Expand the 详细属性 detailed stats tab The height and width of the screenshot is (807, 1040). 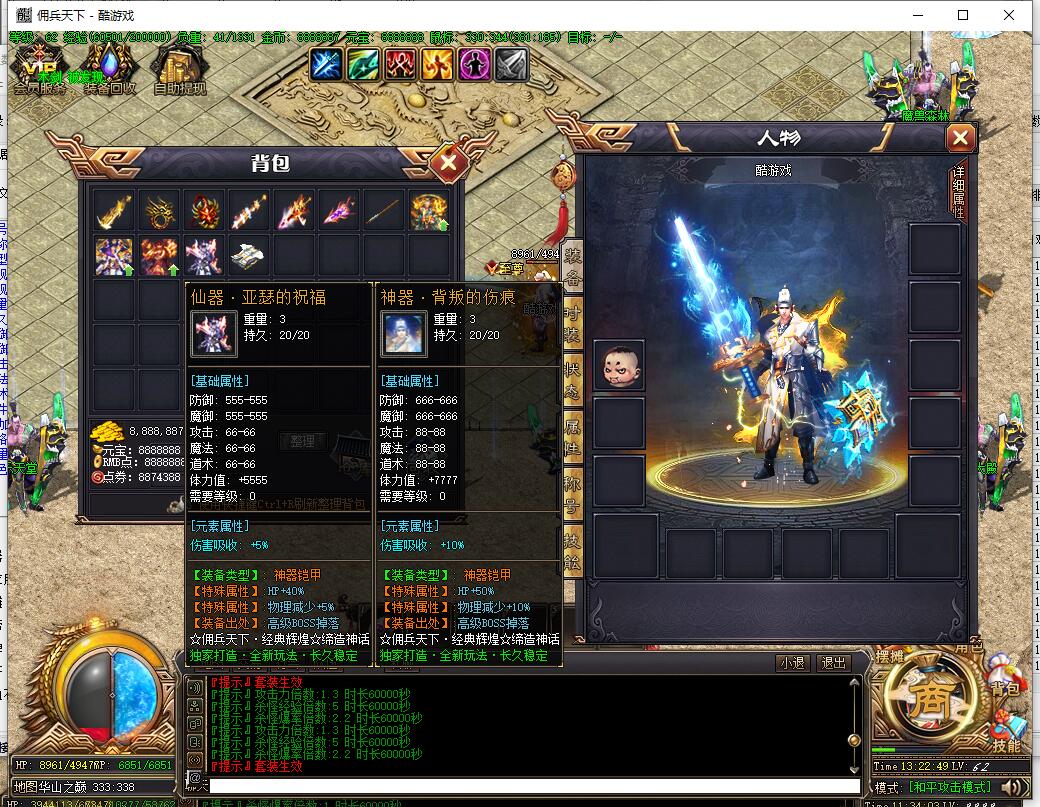(958, 190)
